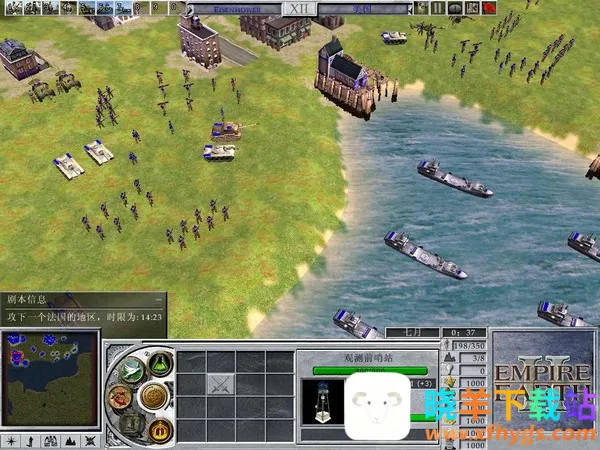Click the star icon under the minimap
Screen dimensions: 600x450
tap(9, 441)
